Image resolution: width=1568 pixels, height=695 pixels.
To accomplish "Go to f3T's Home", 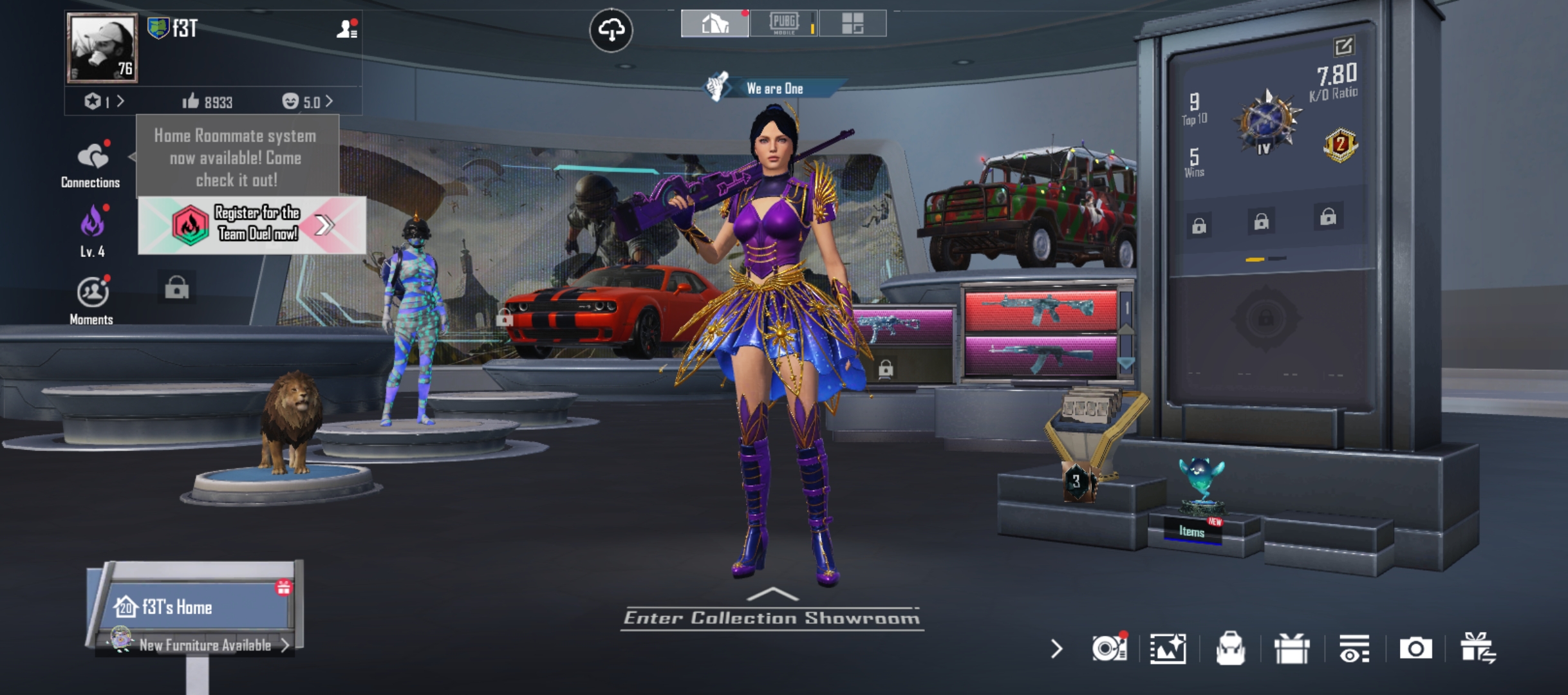I will click(193, 606).
